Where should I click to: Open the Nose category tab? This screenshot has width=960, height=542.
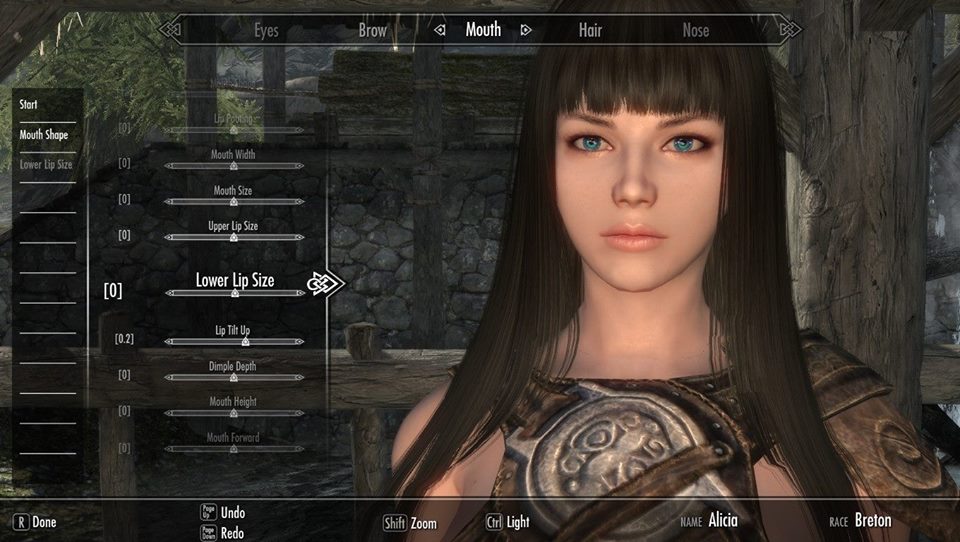click(695, 31)
